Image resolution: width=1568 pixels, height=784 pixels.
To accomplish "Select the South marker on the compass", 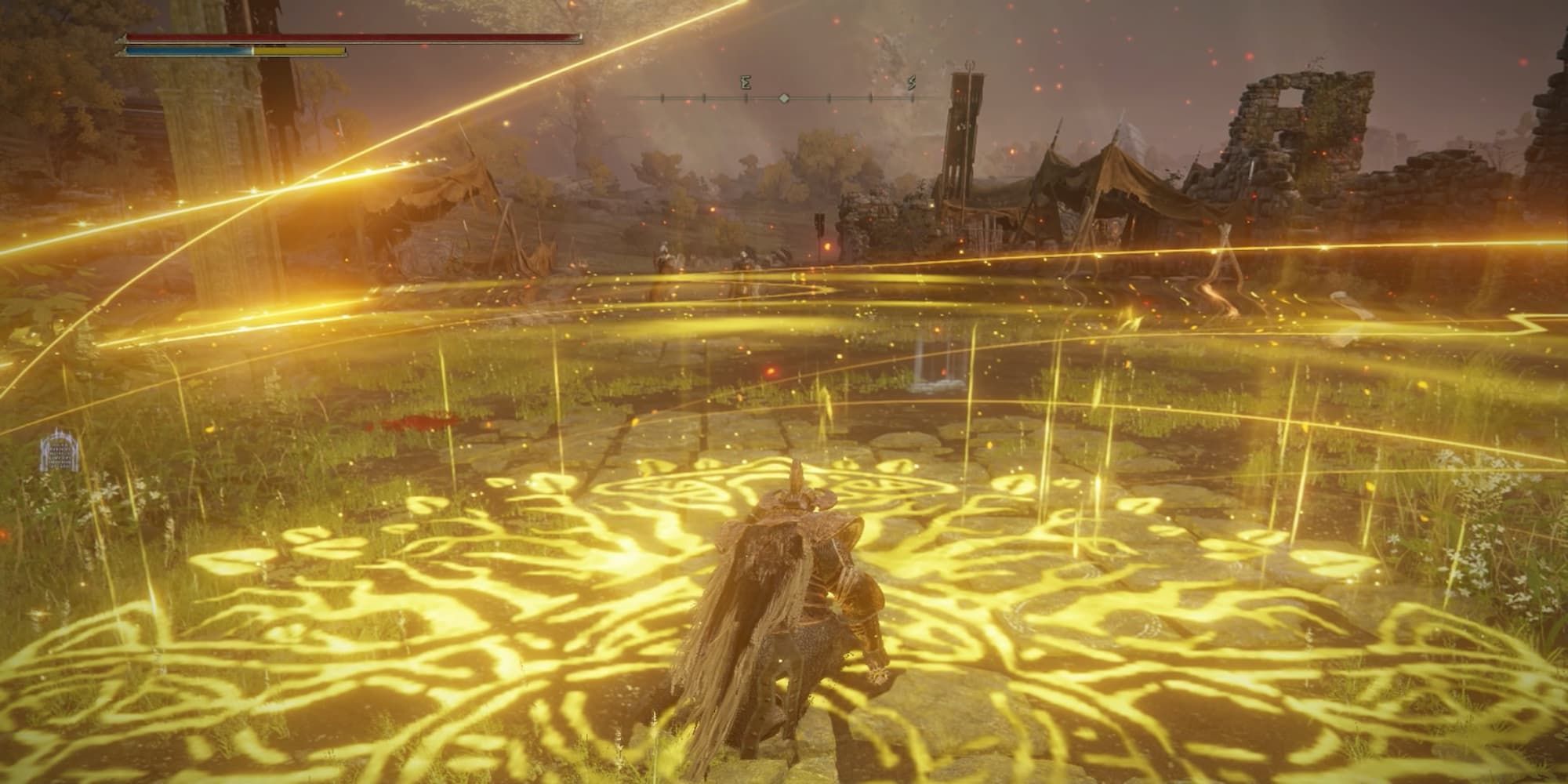I will pyautogui.click(x=912, y=83).
